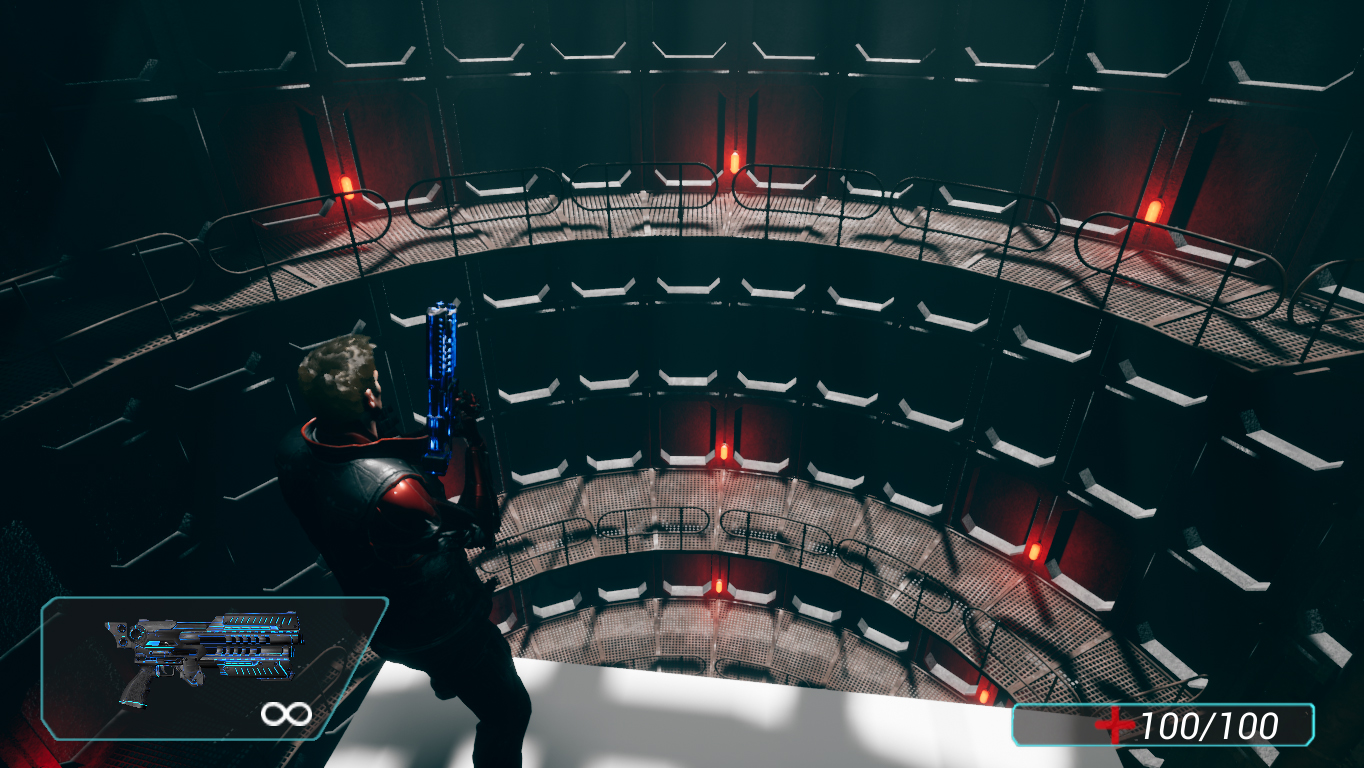Select the 100/100 health counter text
This screenshot has height=768, width=1364.
point(1210,723)
